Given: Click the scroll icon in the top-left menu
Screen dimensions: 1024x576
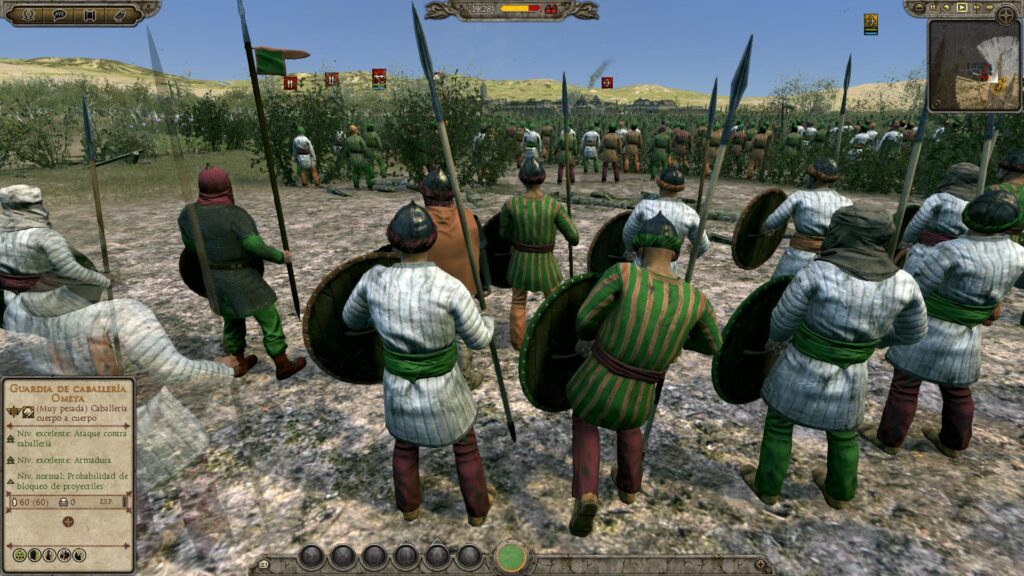Looking at the screenshot, I should point(90,15).
